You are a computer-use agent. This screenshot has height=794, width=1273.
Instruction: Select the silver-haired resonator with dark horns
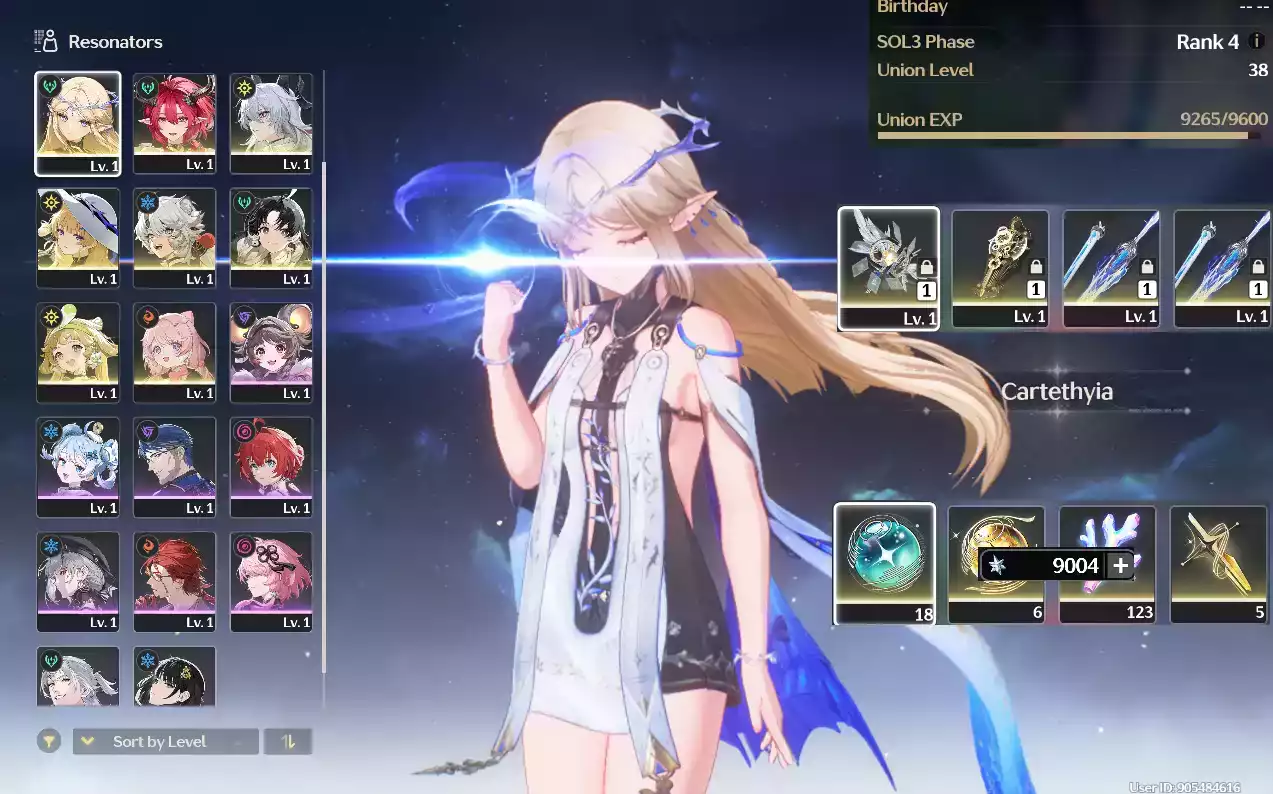(271, 123)
